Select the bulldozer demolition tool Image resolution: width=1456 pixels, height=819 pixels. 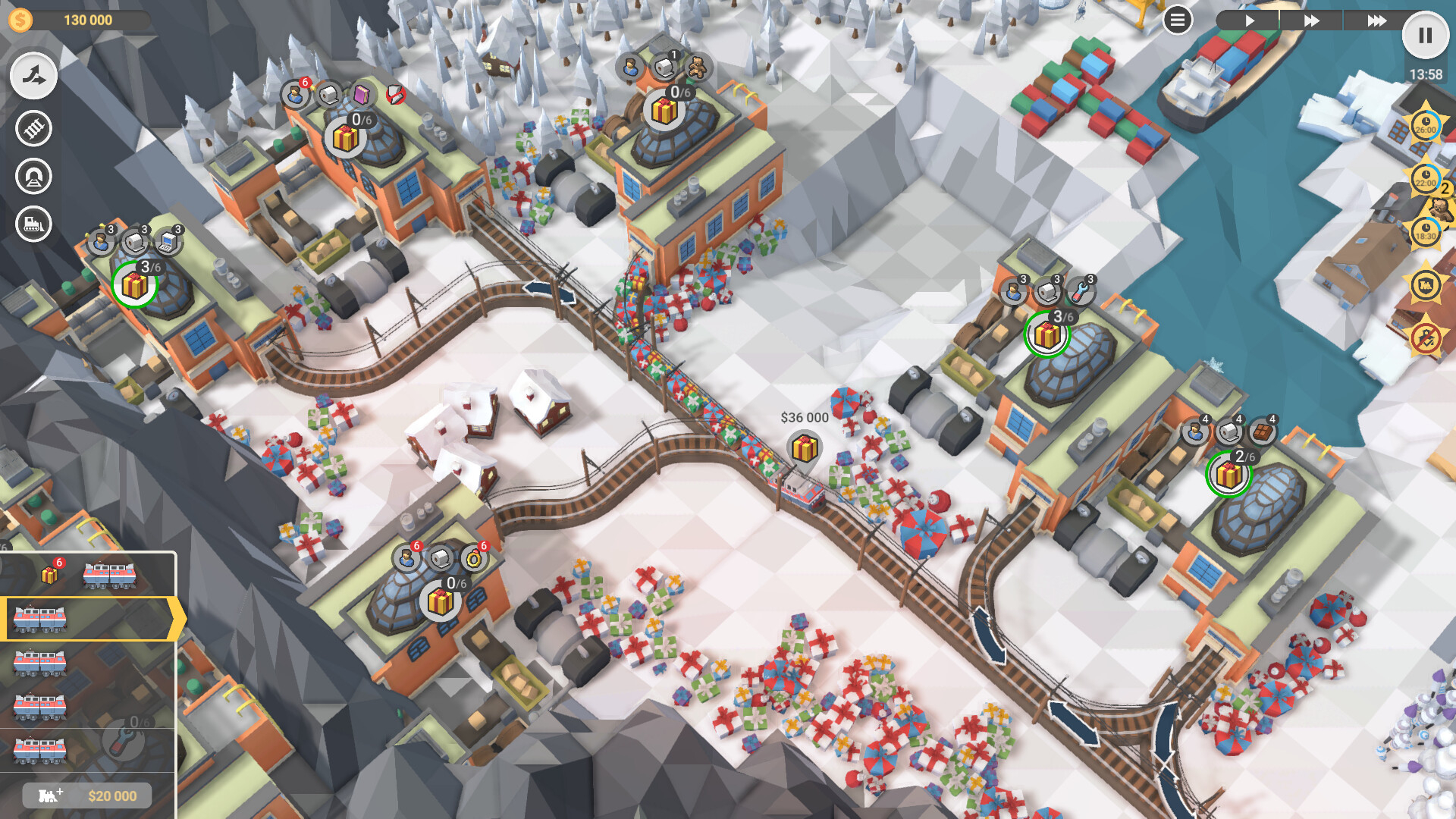tap(33, 224)
